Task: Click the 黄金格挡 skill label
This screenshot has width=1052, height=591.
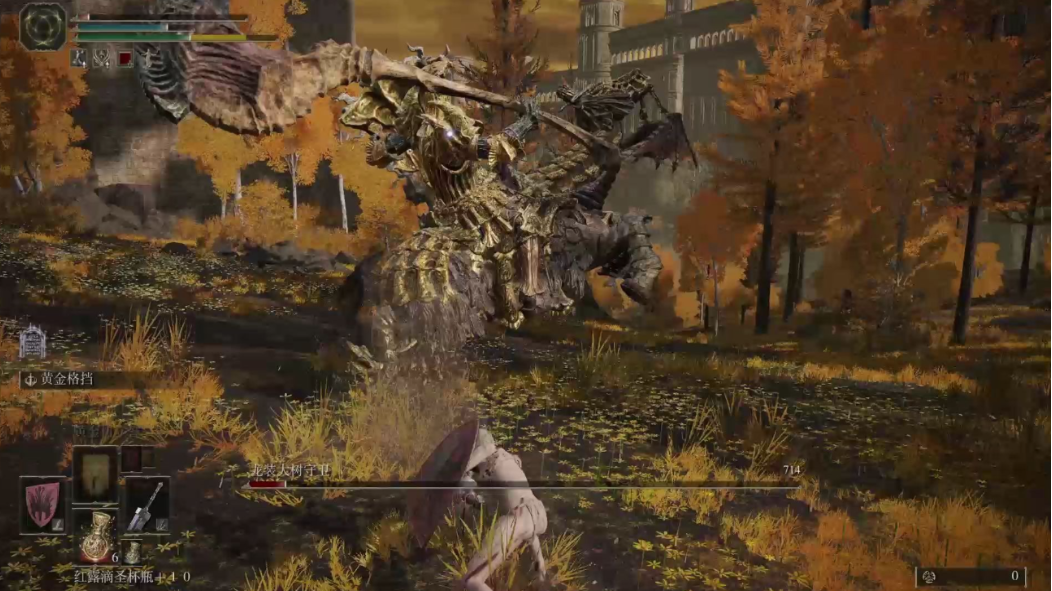Action: [68, 379]
